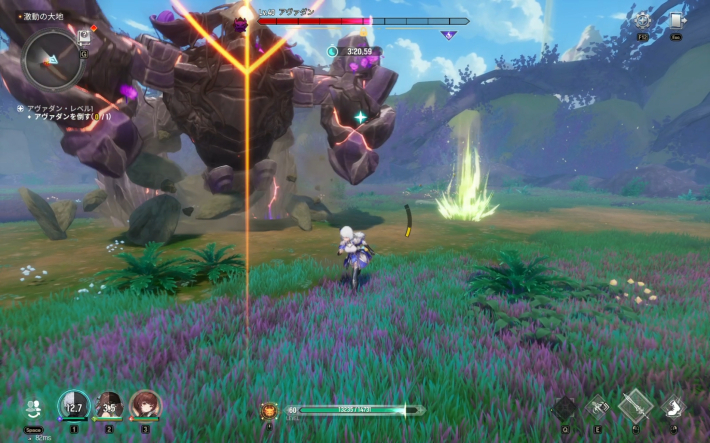The width and height of the screenshot is (710, 443).
Task: Switch to the white-haired party character
Action: (73, 405)
